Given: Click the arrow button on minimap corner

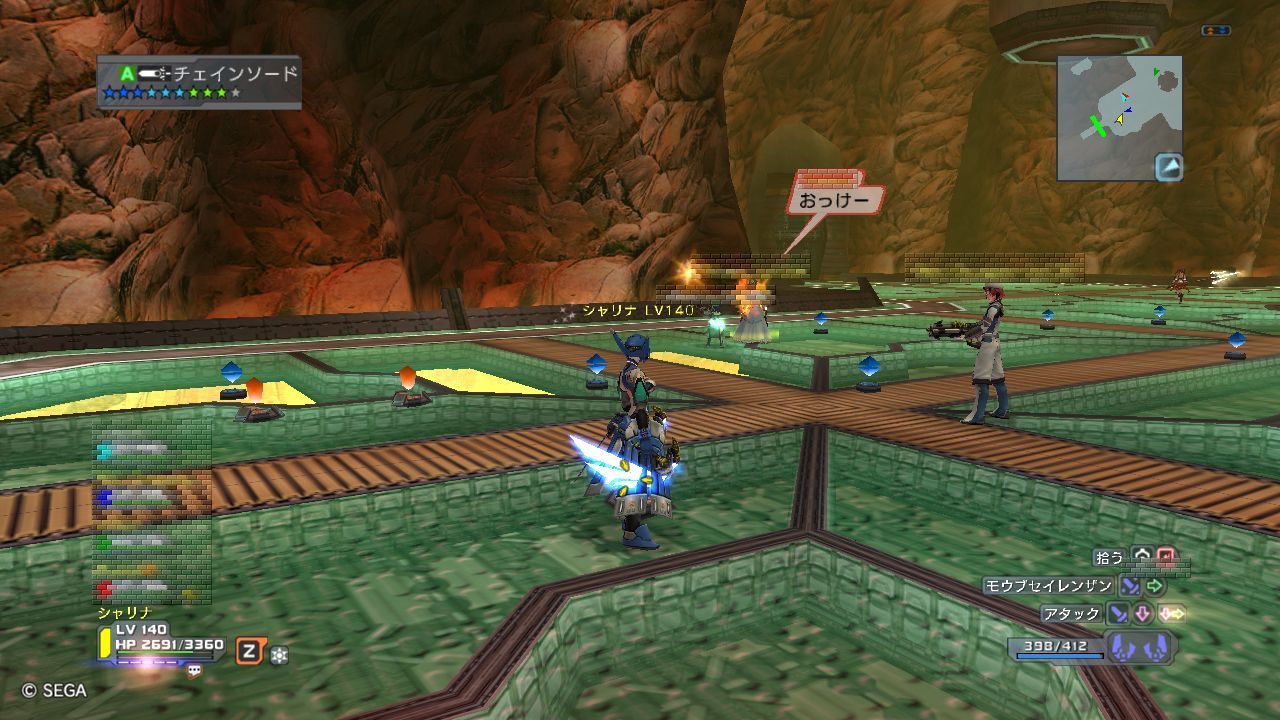Looking at the screenshot, I should (1168, 166).
